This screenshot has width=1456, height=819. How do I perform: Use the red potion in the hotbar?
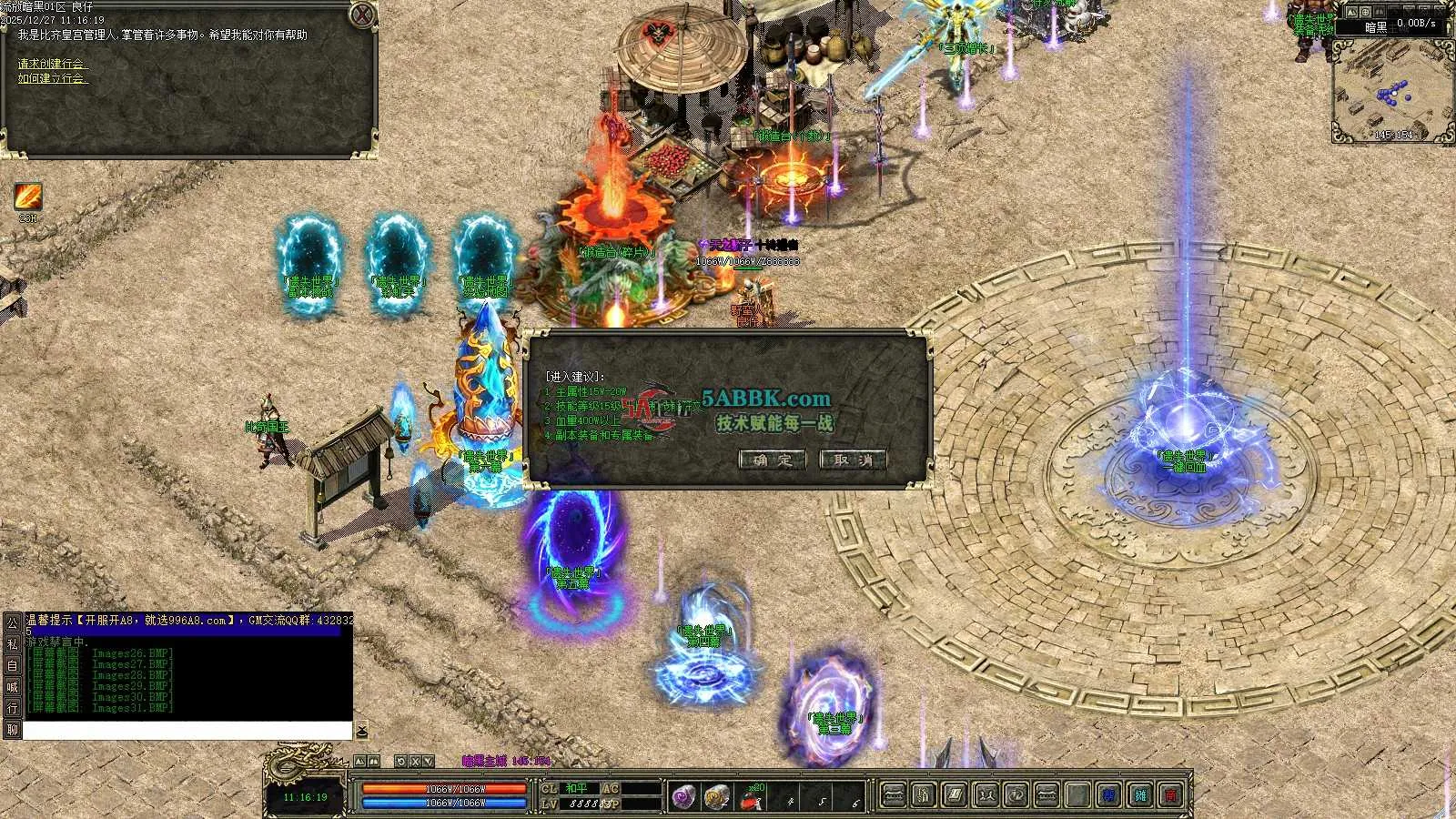(751, 798)
